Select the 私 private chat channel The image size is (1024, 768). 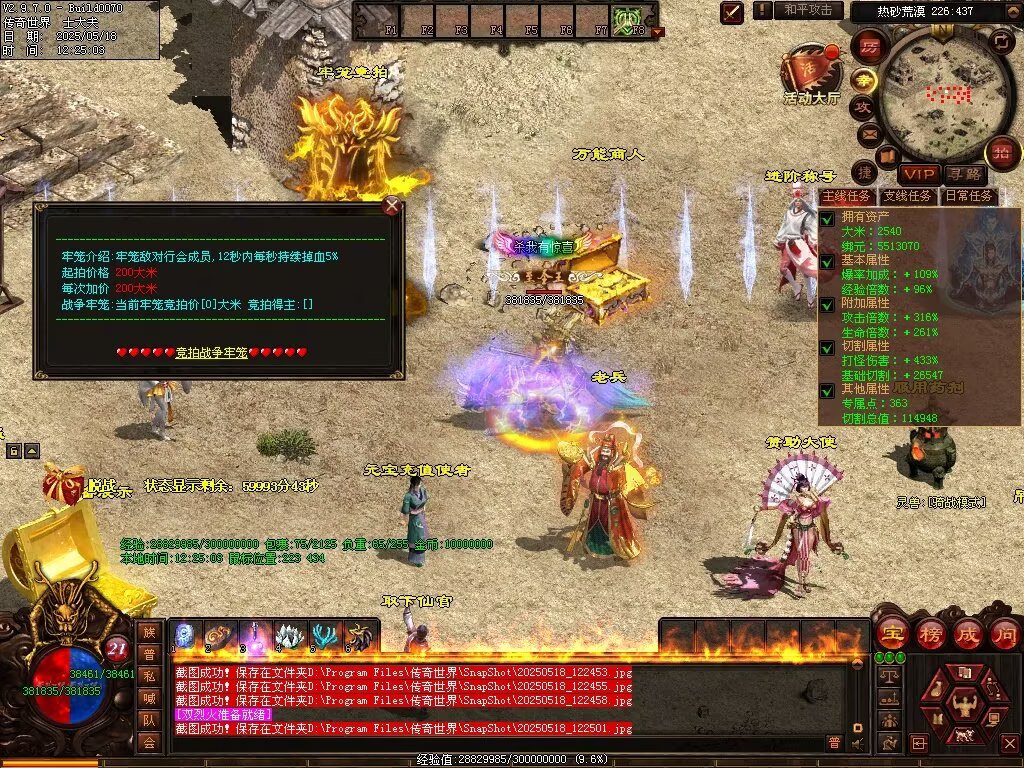pos(149,675)
